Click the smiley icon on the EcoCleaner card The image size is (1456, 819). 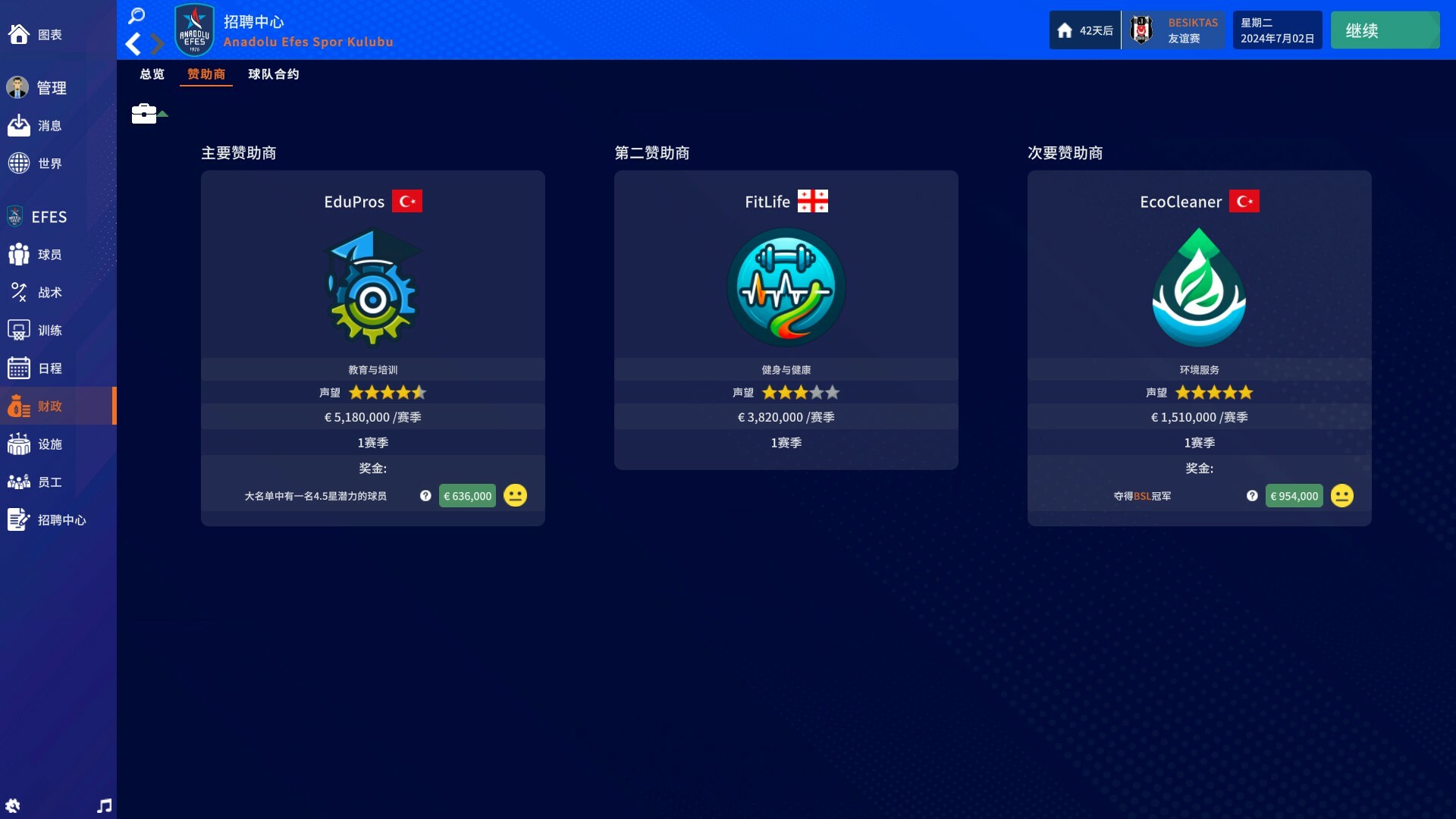click(1341, 495)
